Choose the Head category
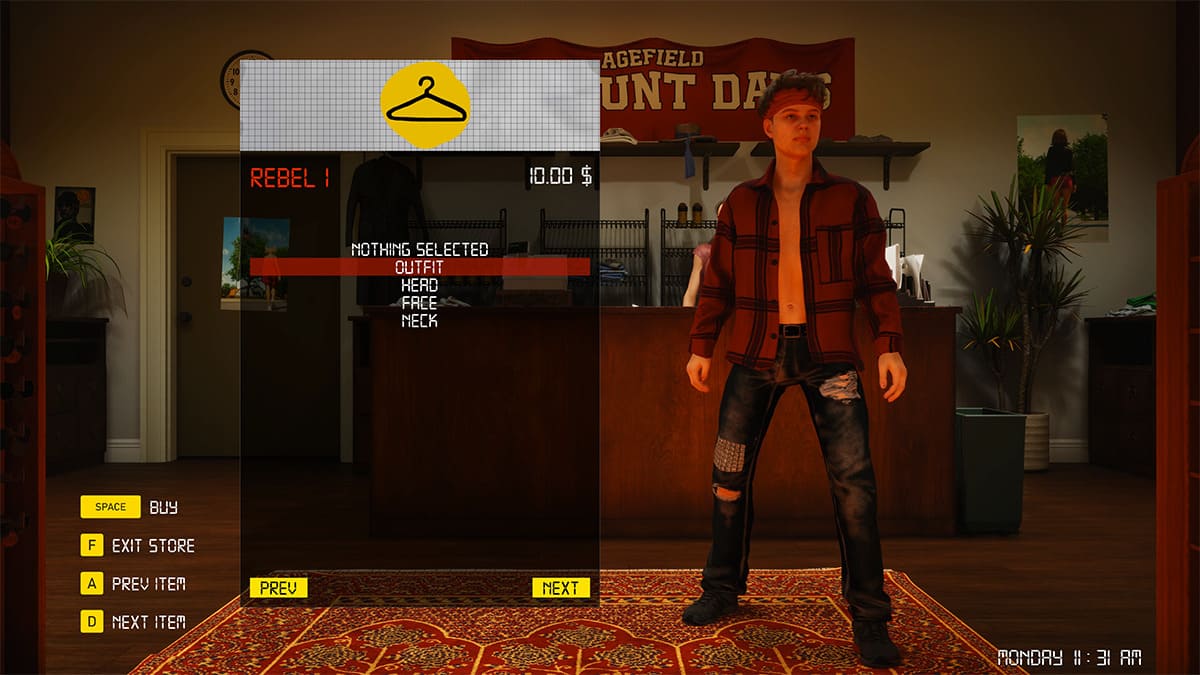Screen dimensions: 1200x675 (419, 285)
